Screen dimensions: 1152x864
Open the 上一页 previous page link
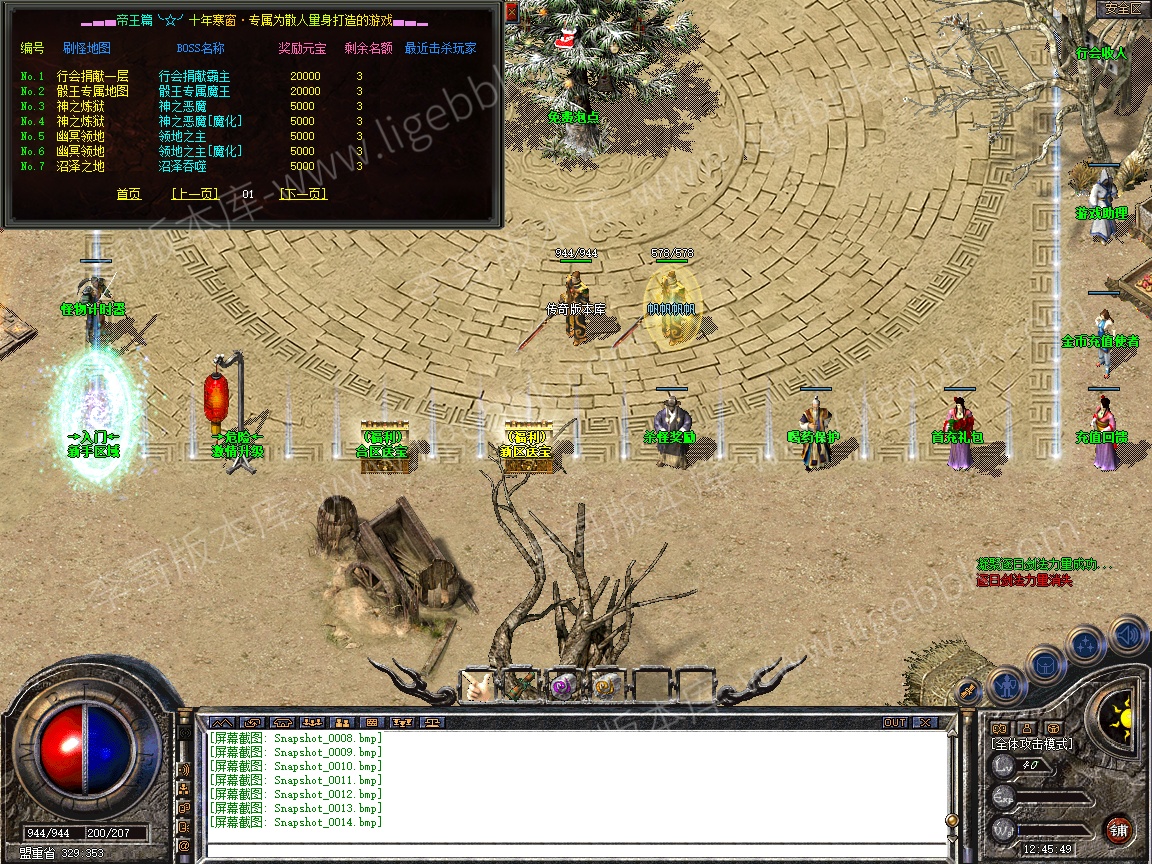[194, 194]
